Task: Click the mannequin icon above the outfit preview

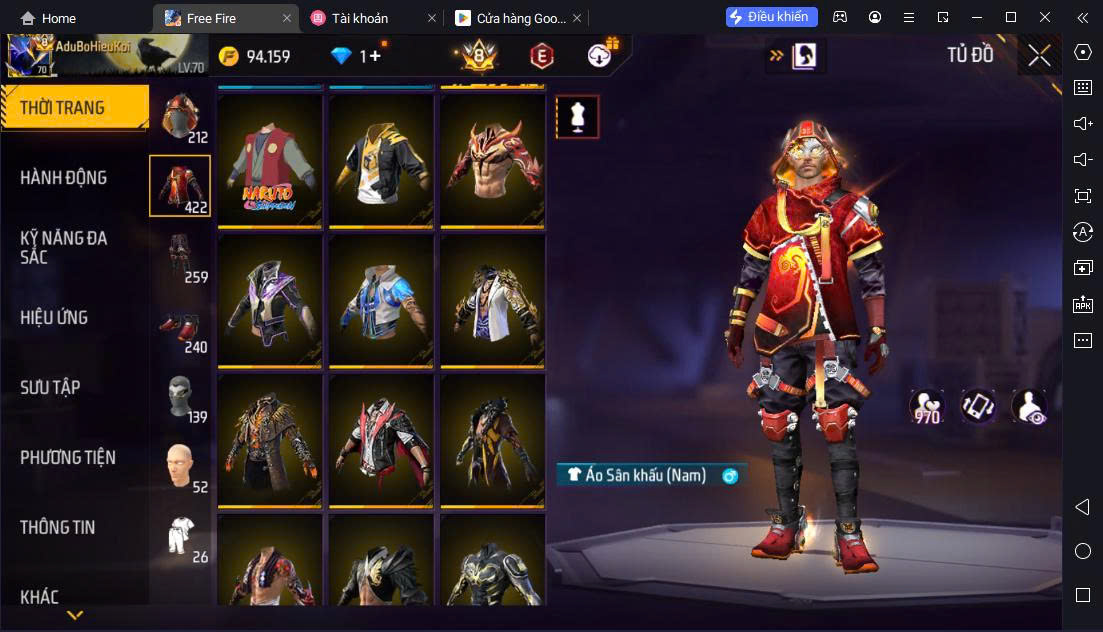Action: pyautogui.click(x=577, y=117)
